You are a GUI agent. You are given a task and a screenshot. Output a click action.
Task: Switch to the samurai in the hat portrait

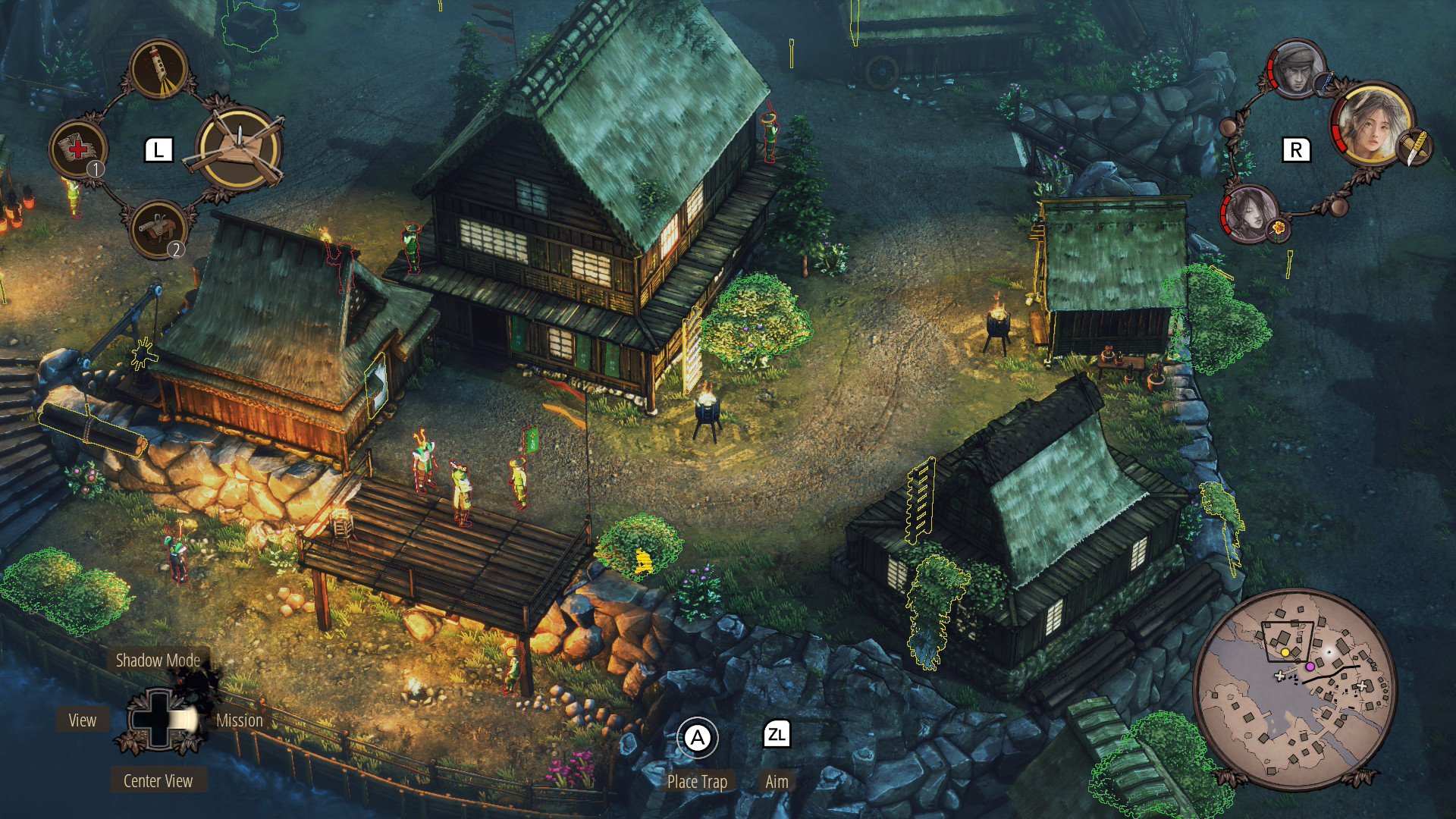1297,70
